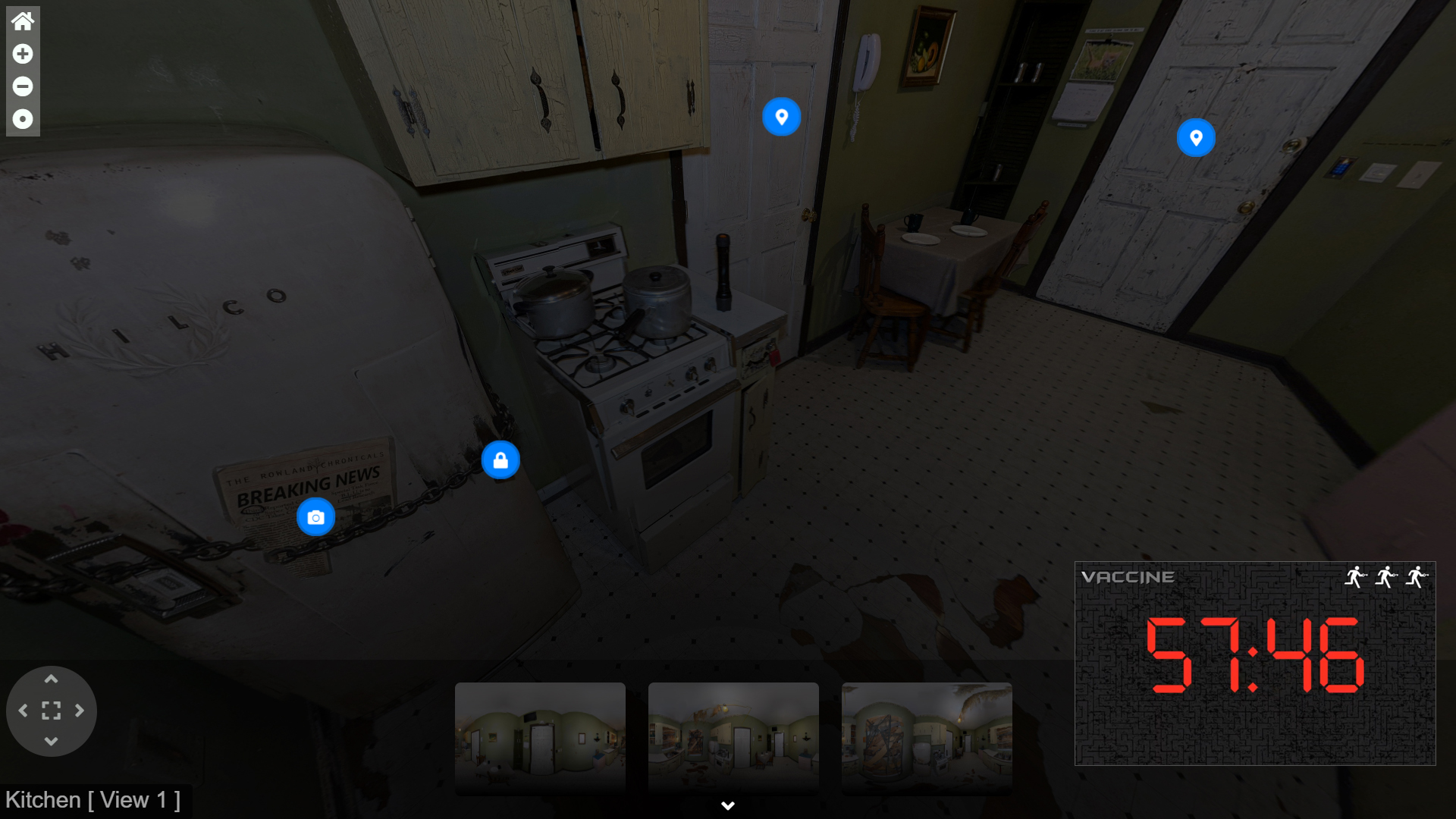Open the camera hotspot near the Breaking News clipping

pos(316,516)
